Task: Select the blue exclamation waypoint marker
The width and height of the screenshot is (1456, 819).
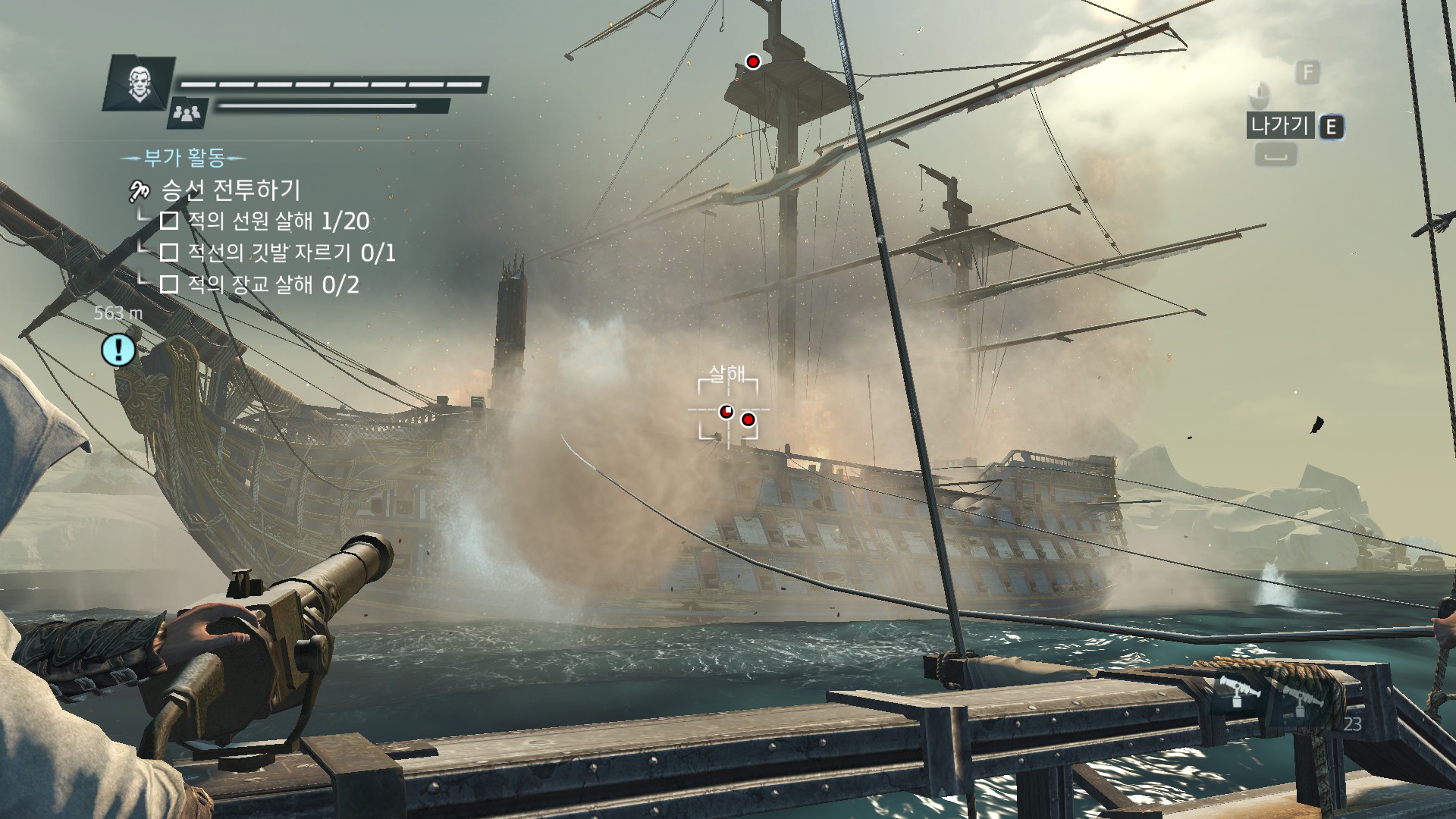Action: coord(118,350)
